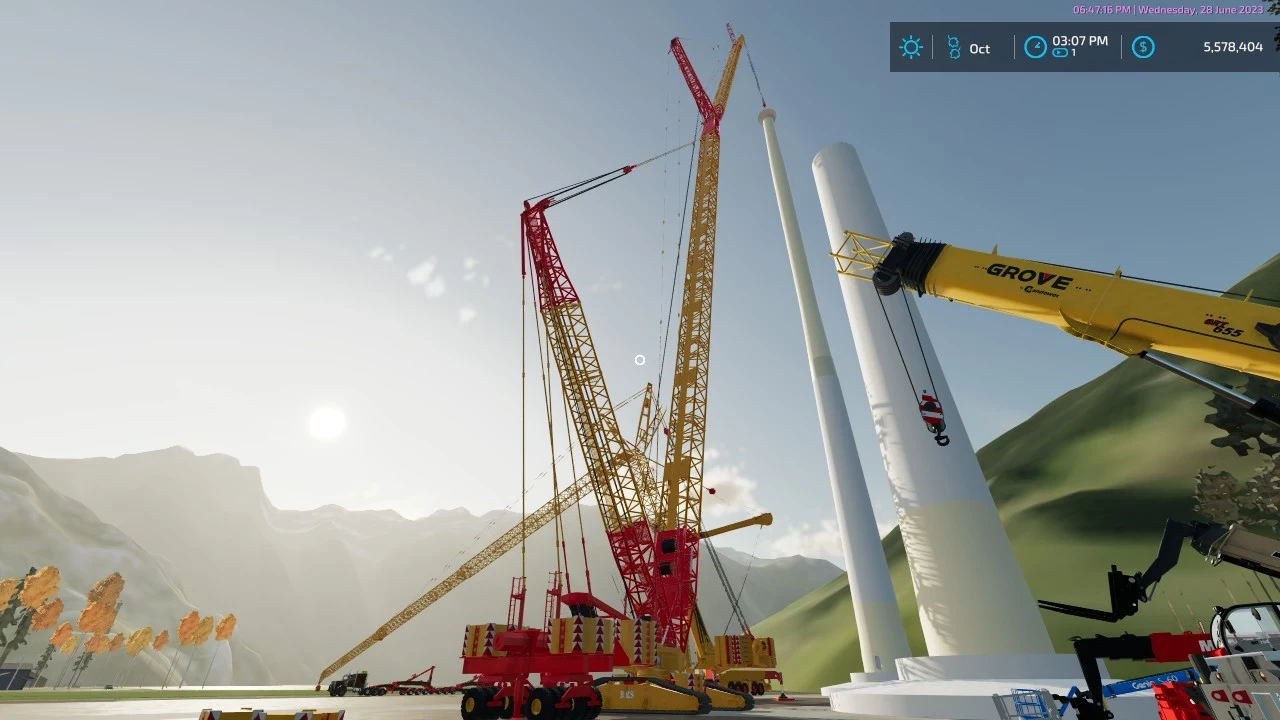Click the time scale play icon showing 1

(1060, 53)
